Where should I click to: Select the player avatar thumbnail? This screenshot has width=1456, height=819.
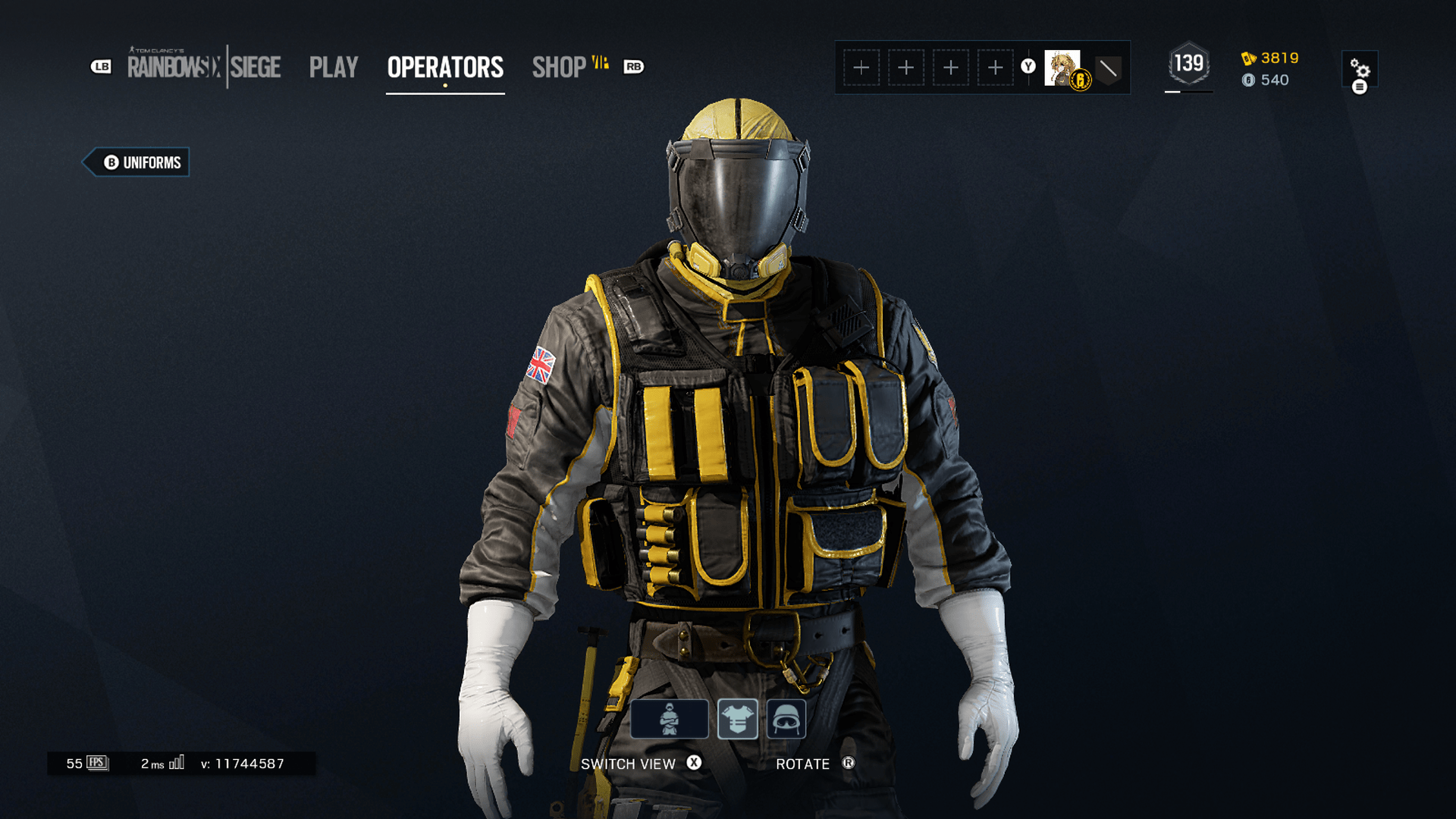[x=1062, y=67]
